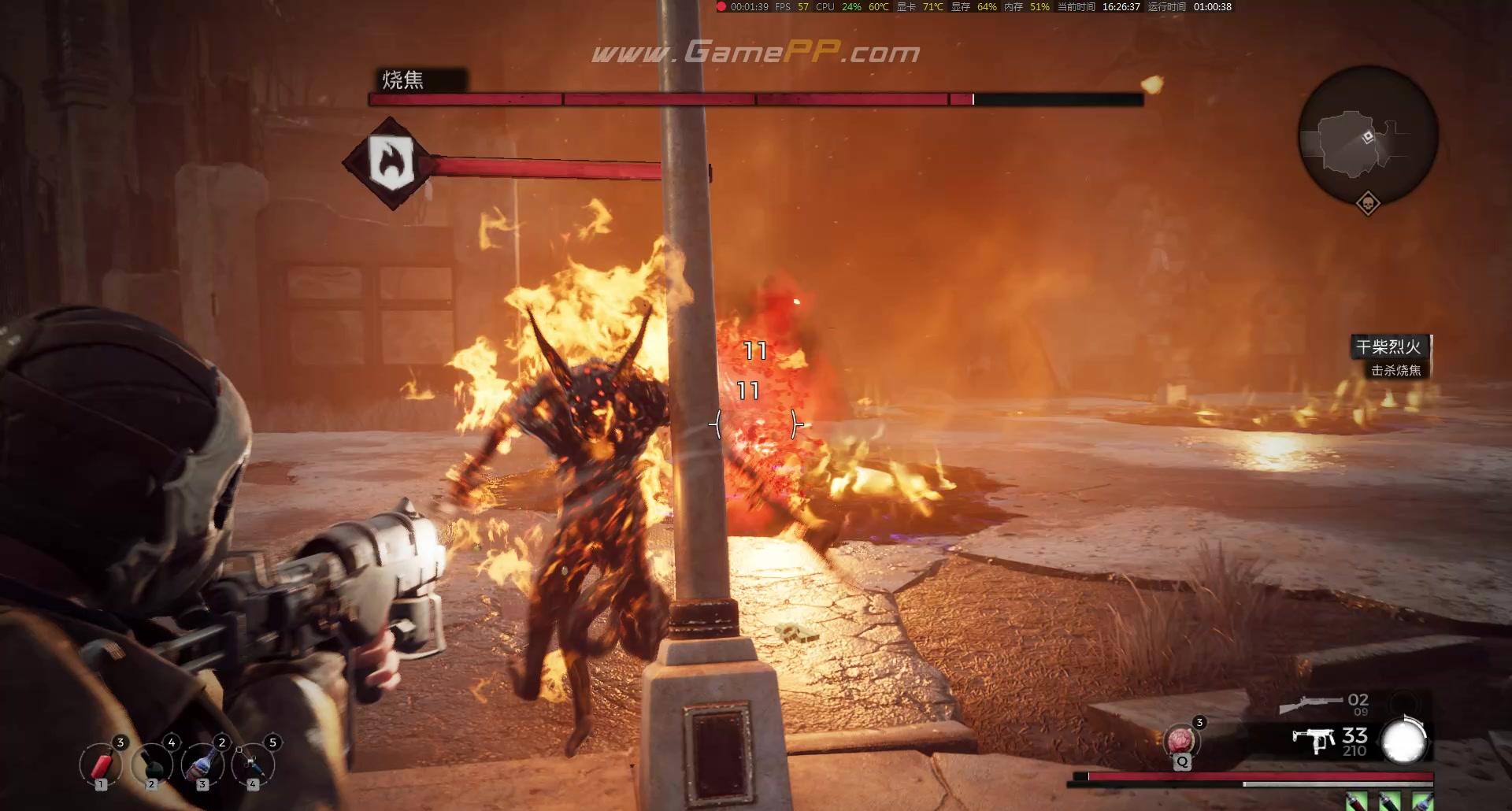Select the black frag grenade slot
This screenshot has width=1512, height=811.
[x=152, y=765]
